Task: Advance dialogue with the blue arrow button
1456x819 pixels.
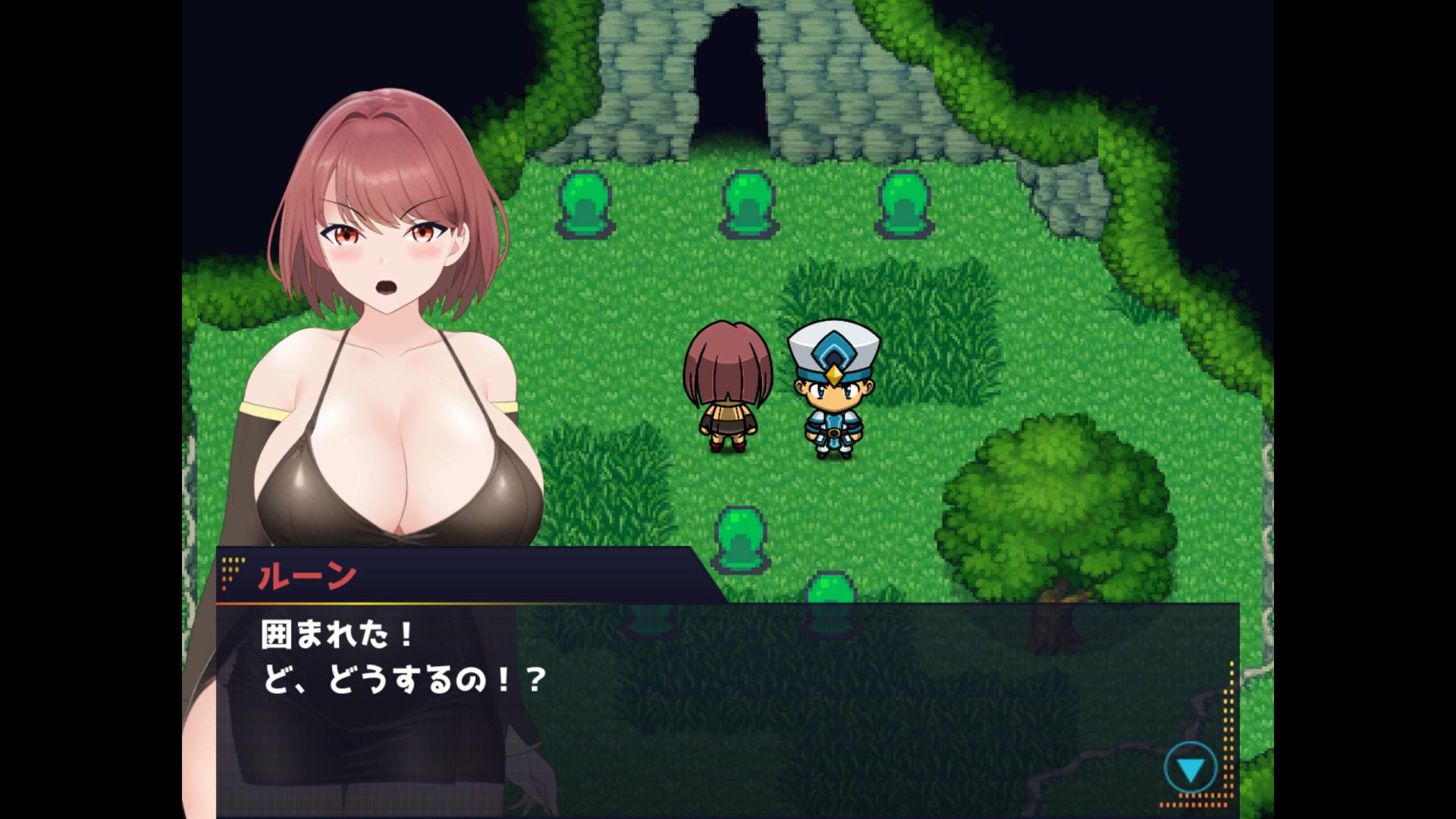Action: click(1190, 769)
